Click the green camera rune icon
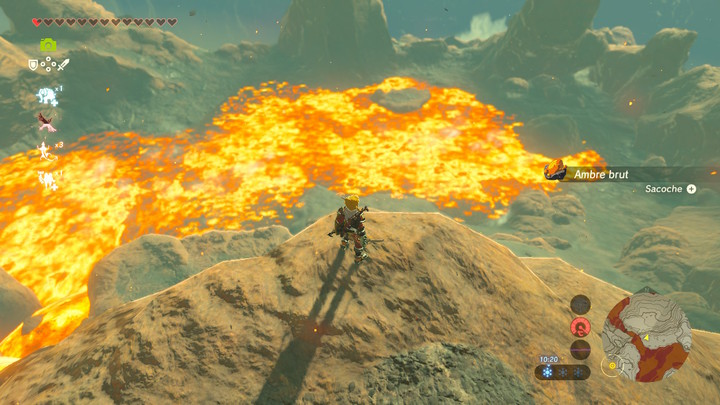Viewport: 720px width, 405px height. point(47,45)
